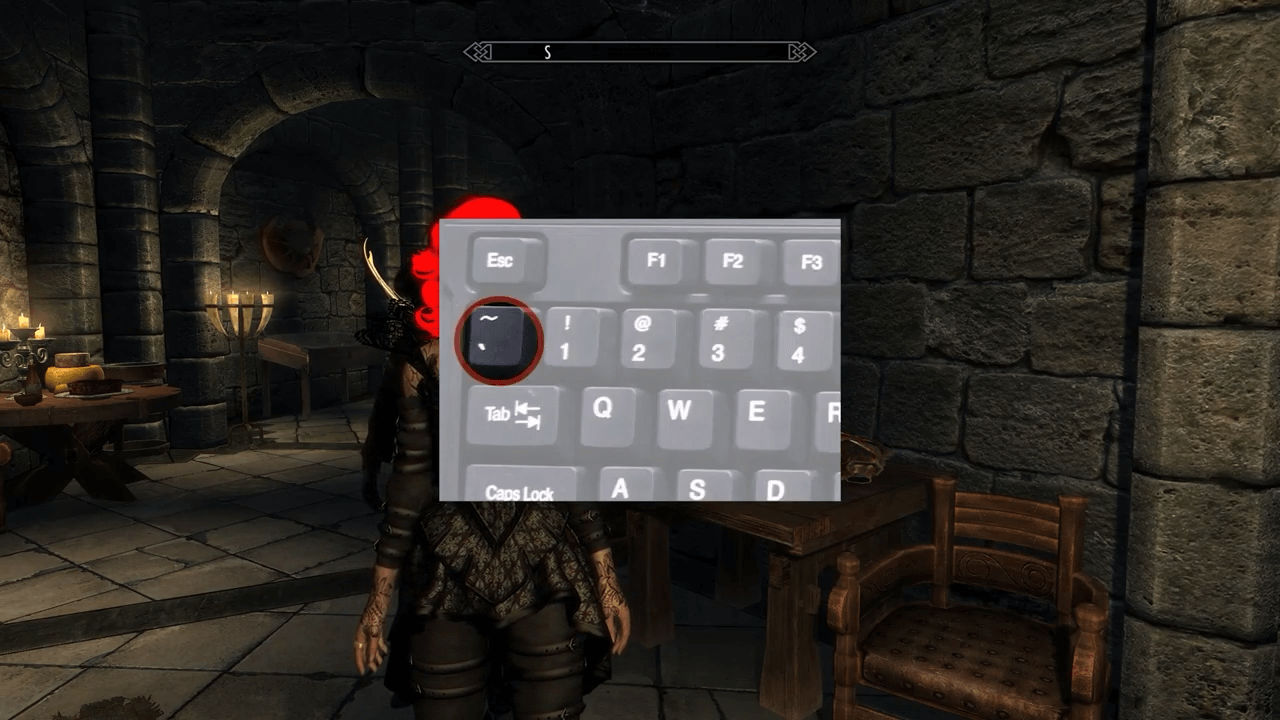Click the A key
The image size is (1280, 720).
[x=620, y=487]
